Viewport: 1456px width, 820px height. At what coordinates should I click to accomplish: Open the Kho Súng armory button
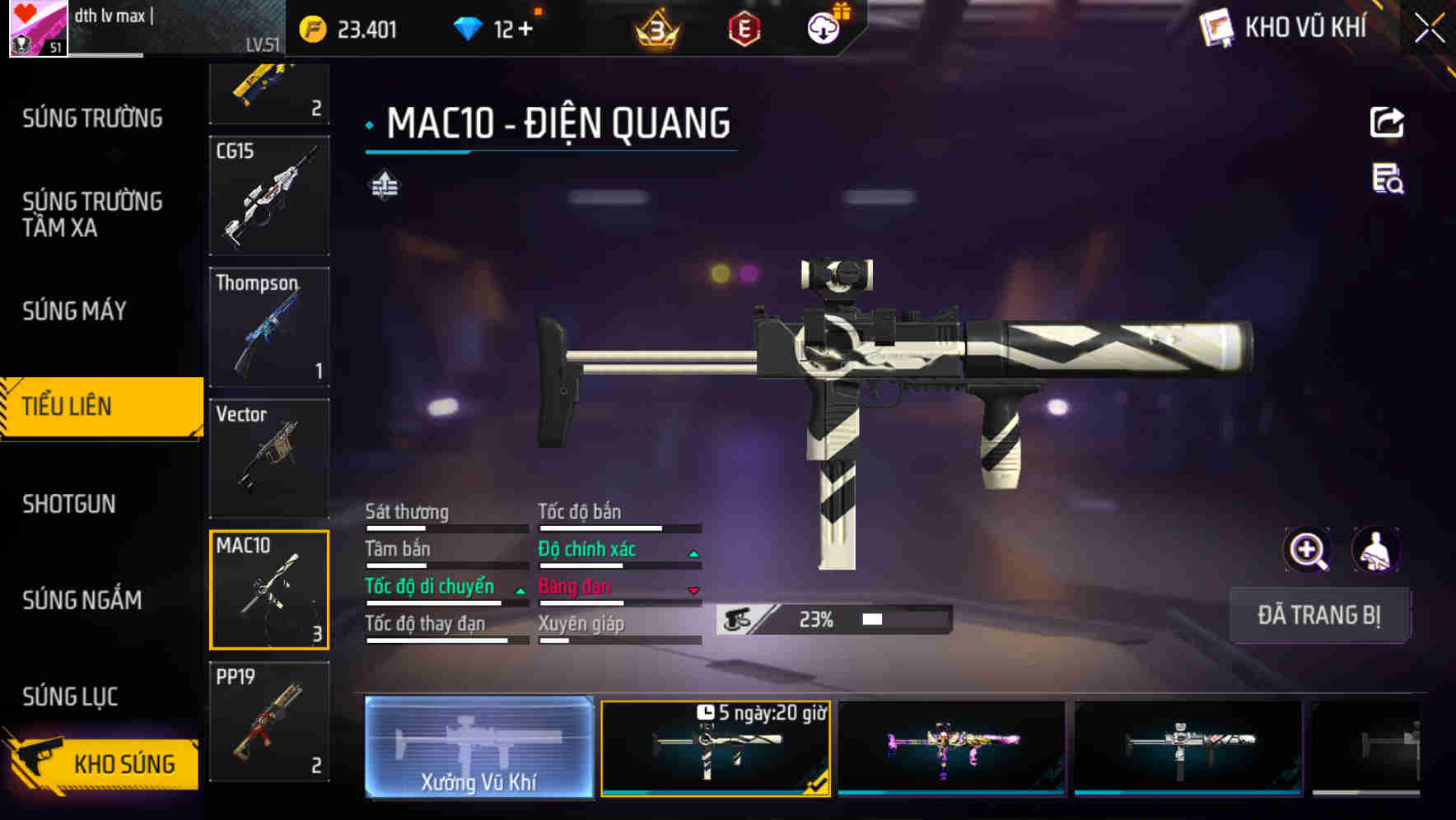pos(103,763)
